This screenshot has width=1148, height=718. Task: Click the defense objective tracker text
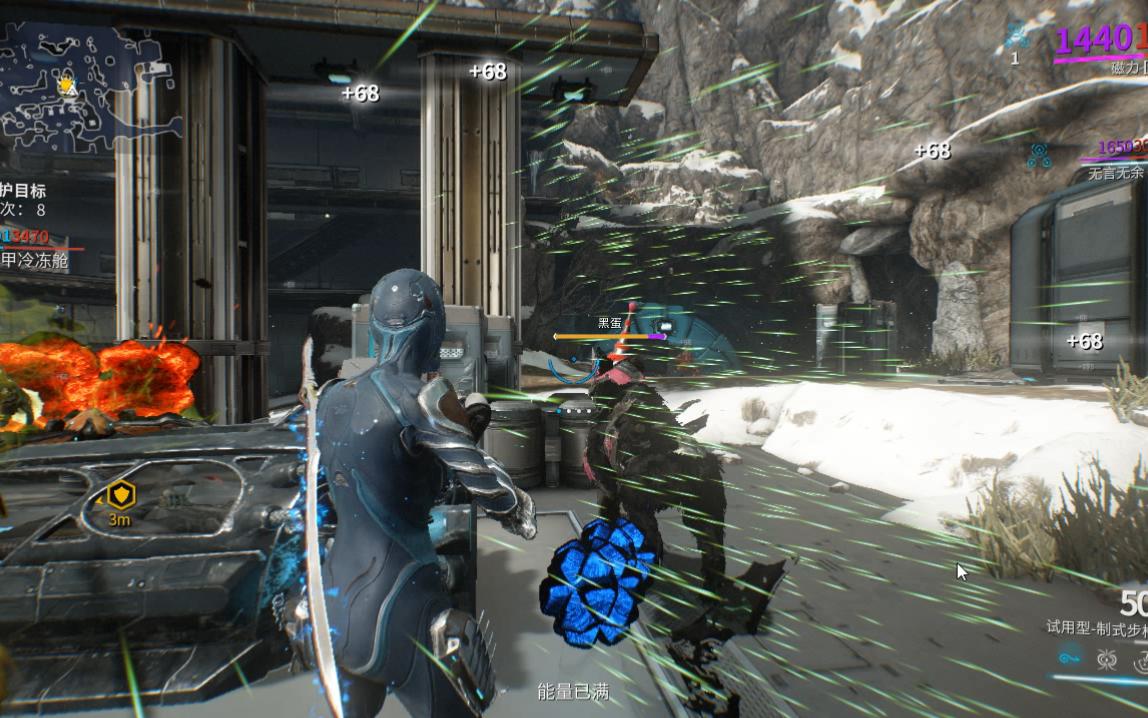(24, 190)
